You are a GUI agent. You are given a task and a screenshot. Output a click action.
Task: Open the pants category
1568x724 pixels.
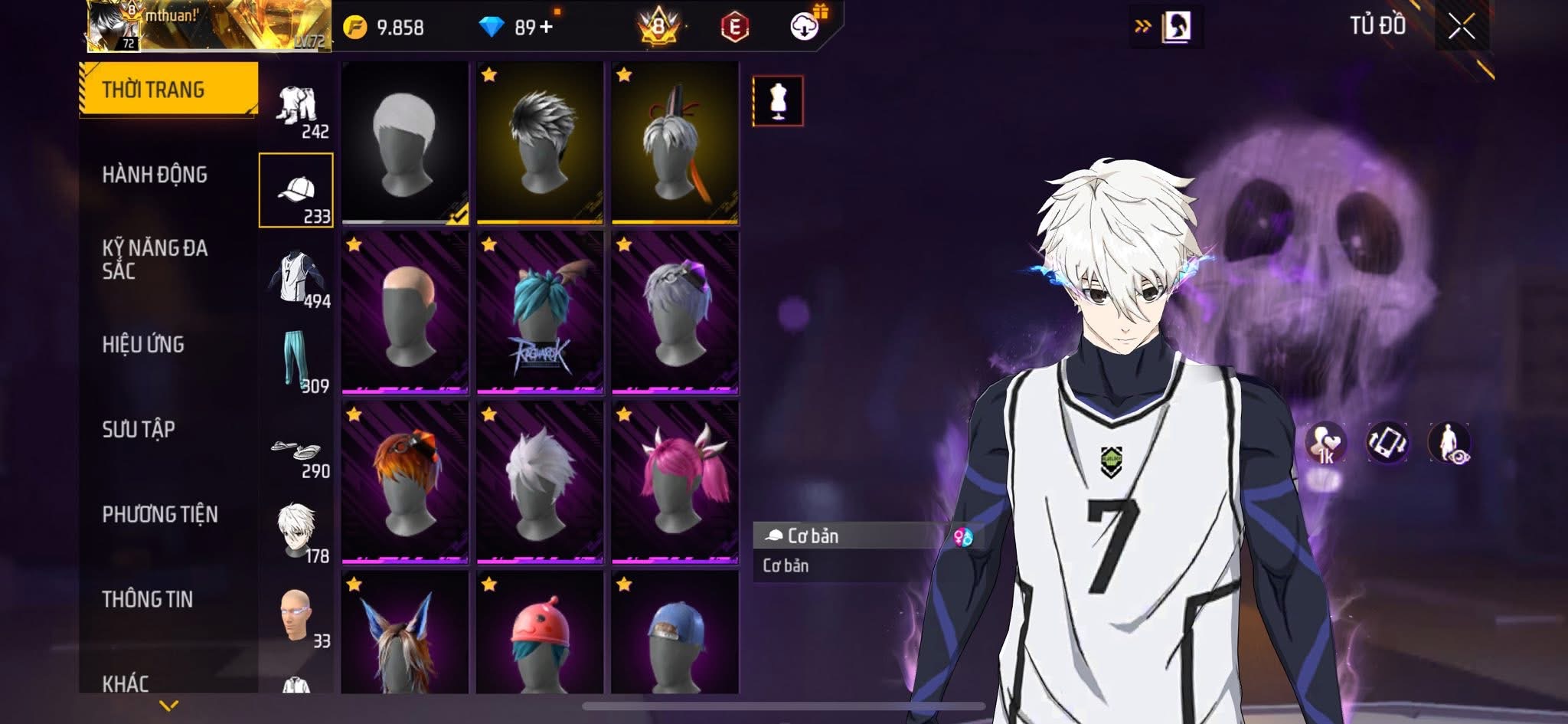pyautogui.click(x=296, y=362)
